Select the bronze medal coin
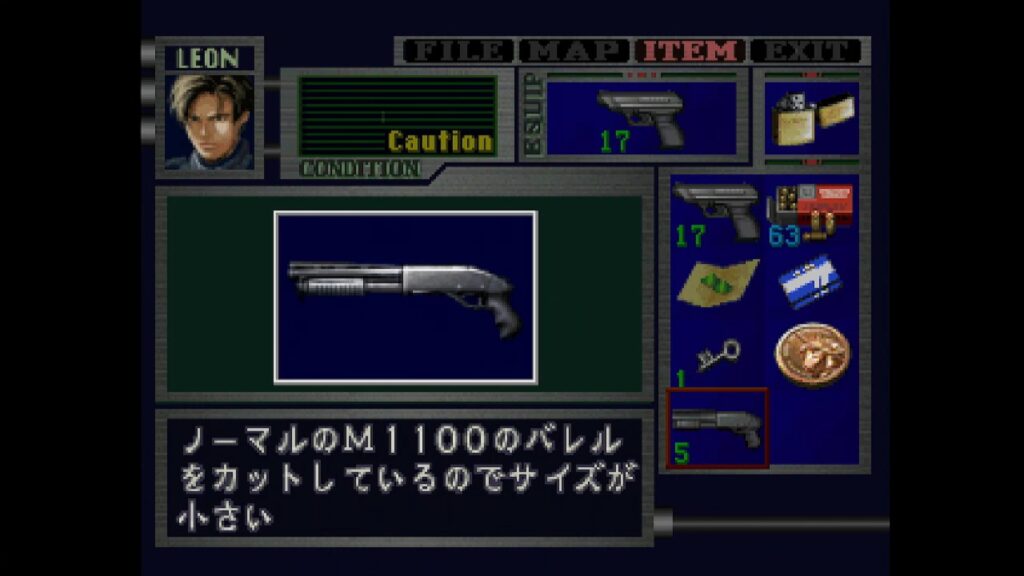The height and width of the screenshot is (576, 1024). (811, 353)
